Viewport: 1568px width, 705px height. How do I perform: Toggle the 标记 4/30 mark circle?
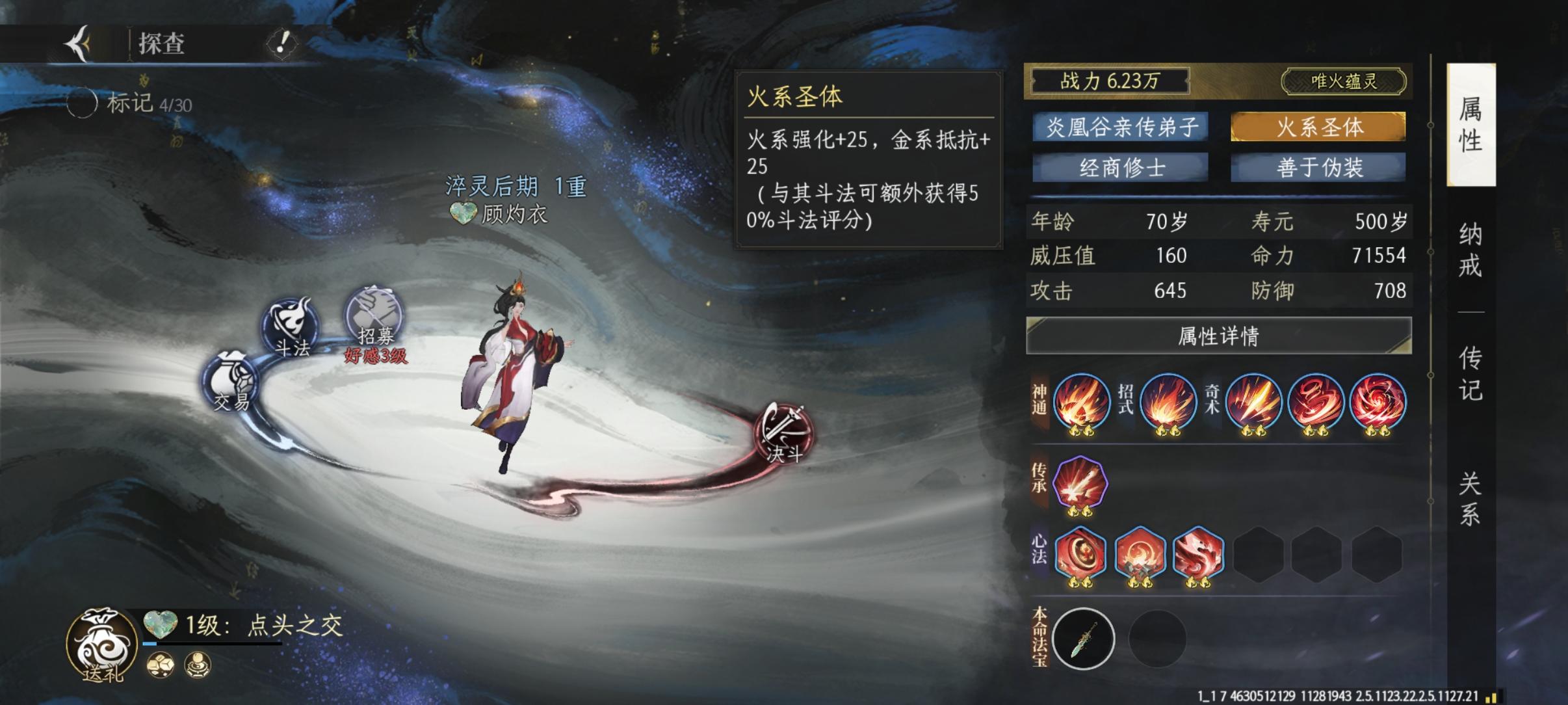(x=83, y=102)
